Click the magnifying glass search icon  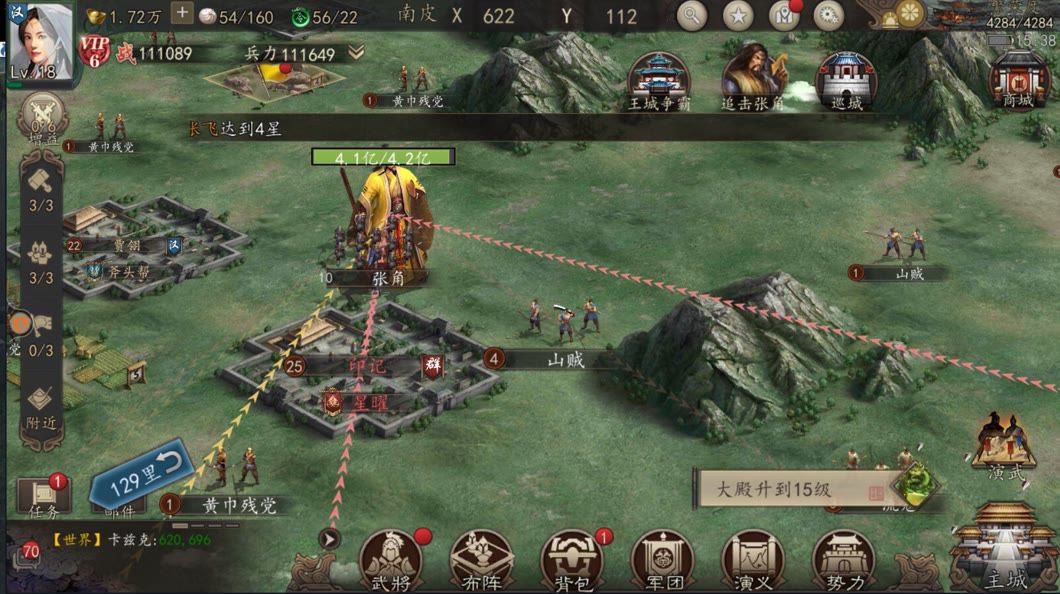(x=691, y=15)
